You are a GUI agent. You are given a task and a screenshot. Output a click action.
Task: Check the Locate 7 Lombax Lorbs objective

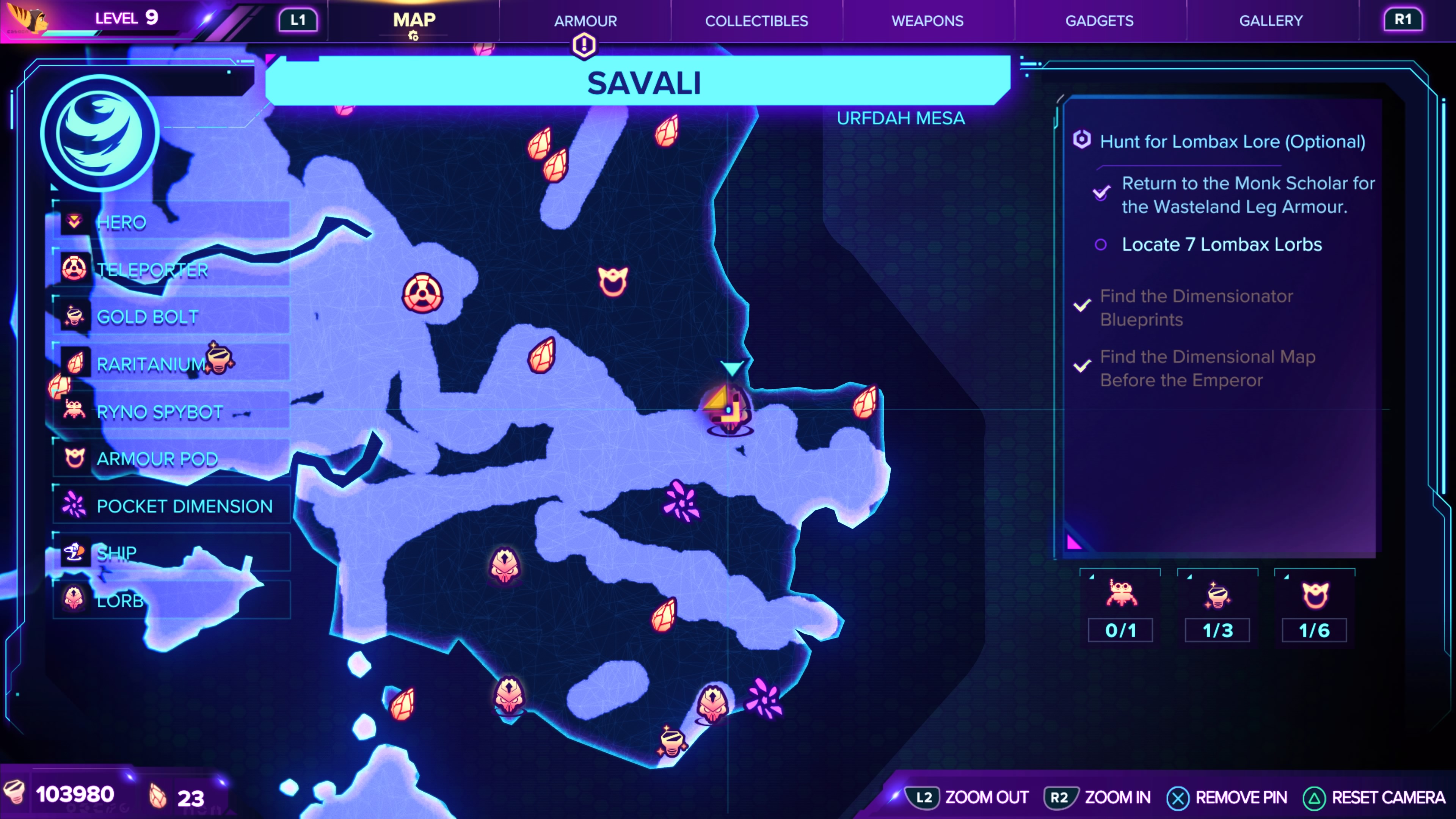pyautogui.click(x=1101, y=244)
